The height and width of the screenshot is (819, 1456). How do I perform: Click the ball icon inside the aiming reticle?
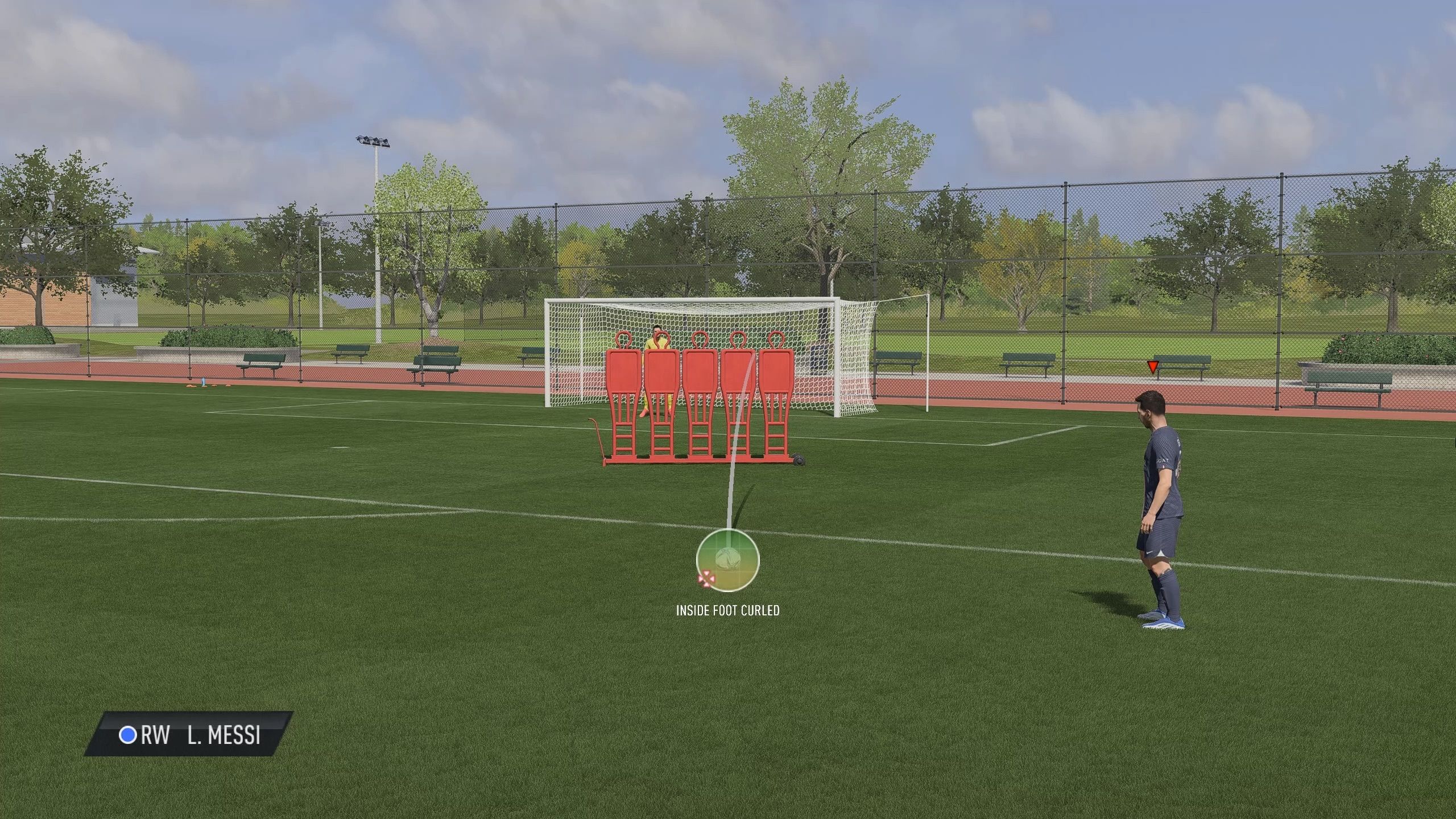click(x=727, y=559)
